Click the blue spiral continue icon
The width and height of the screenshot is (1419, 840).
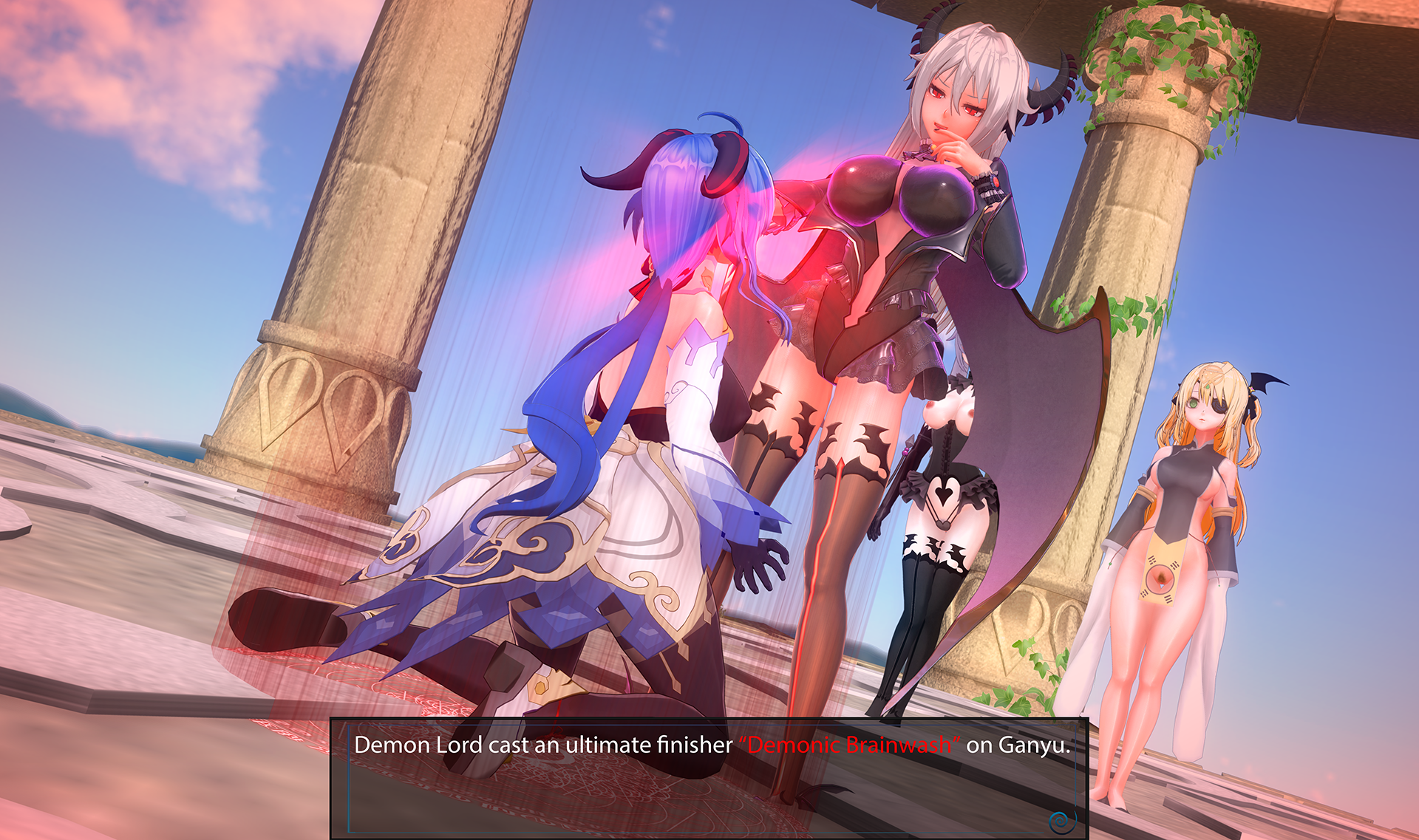pyautogui.click(x=1061, y=820)
